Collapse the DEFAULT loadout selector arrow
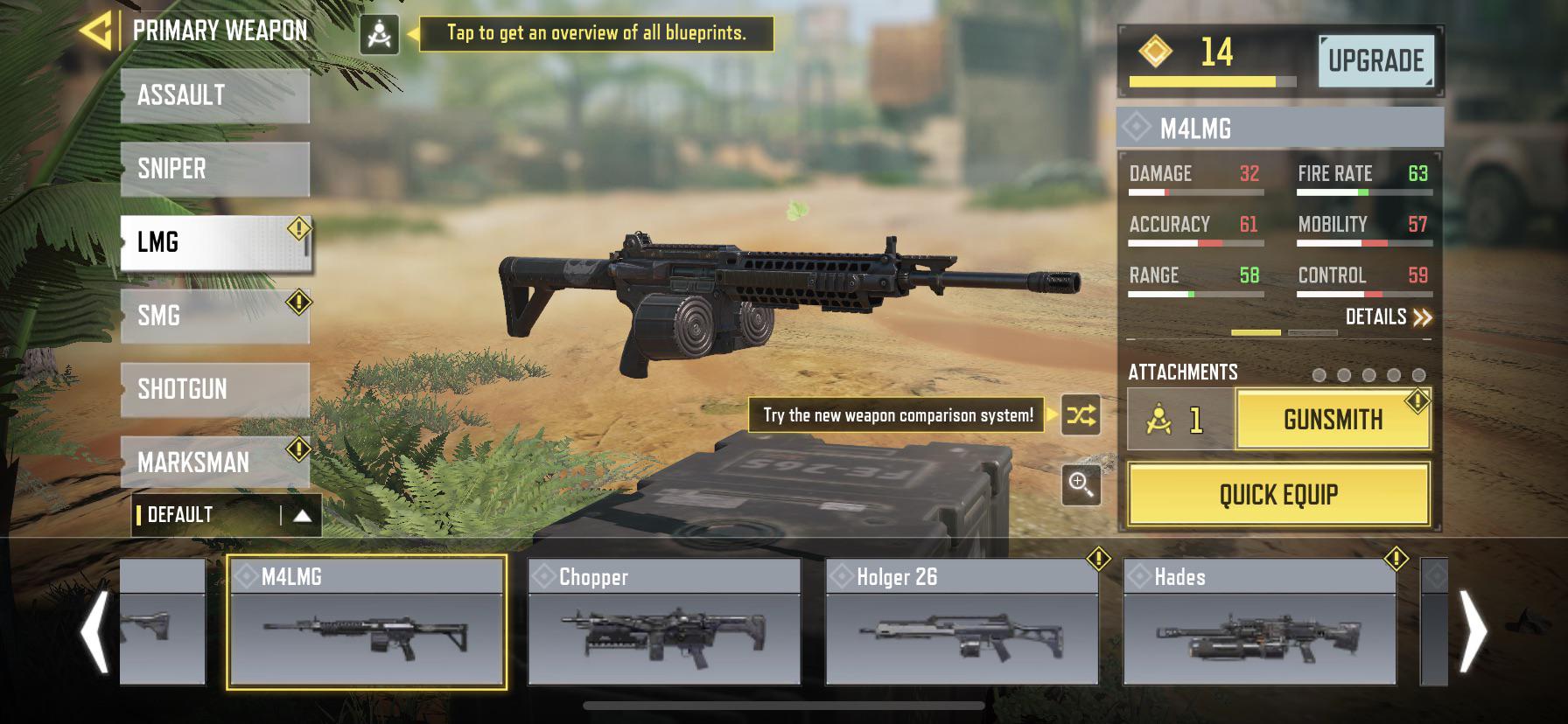 [301, 516]
